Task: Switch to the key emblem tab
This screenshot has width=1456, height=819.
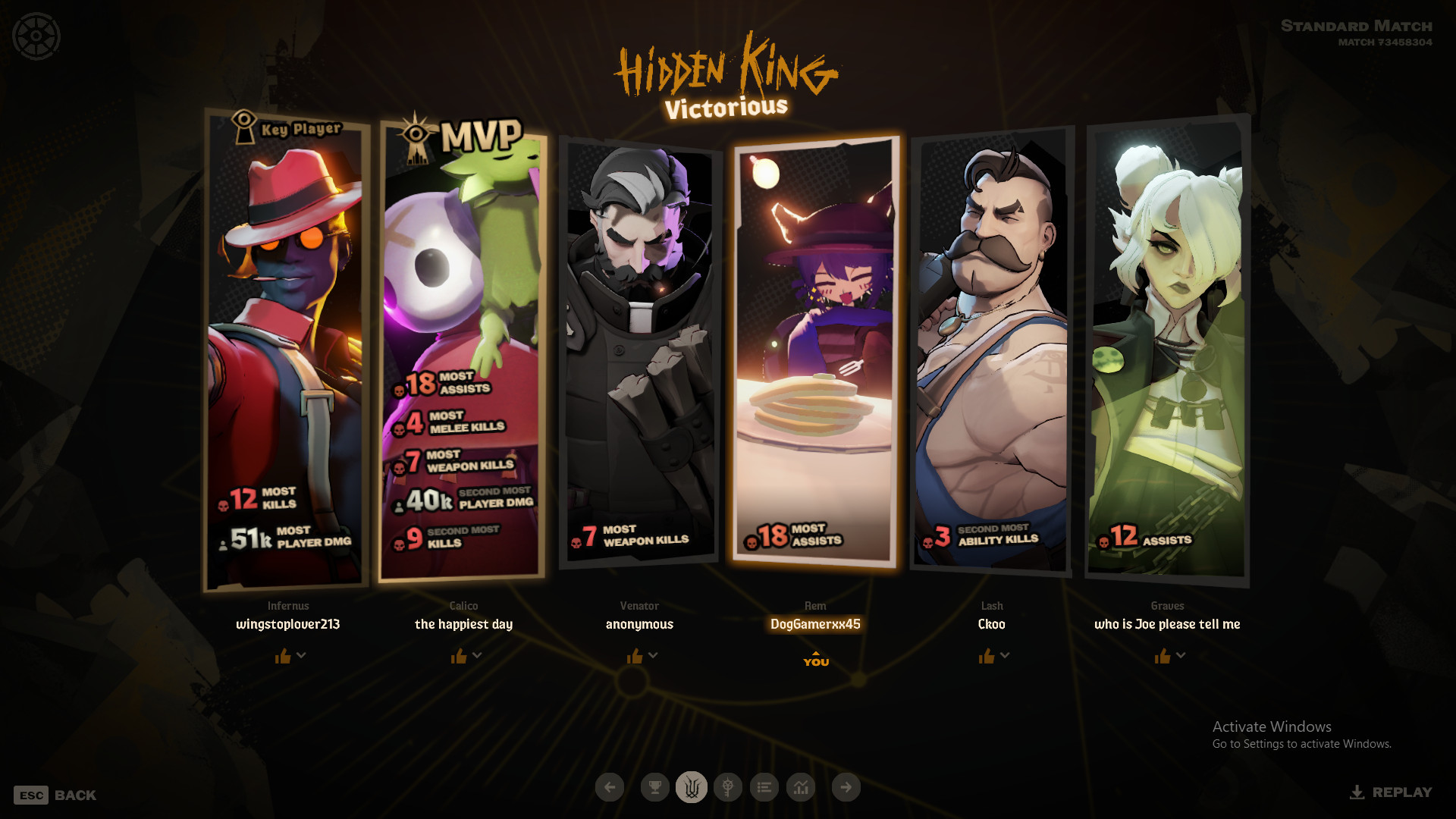Action: pyautogui.click(x=728, y=787)
